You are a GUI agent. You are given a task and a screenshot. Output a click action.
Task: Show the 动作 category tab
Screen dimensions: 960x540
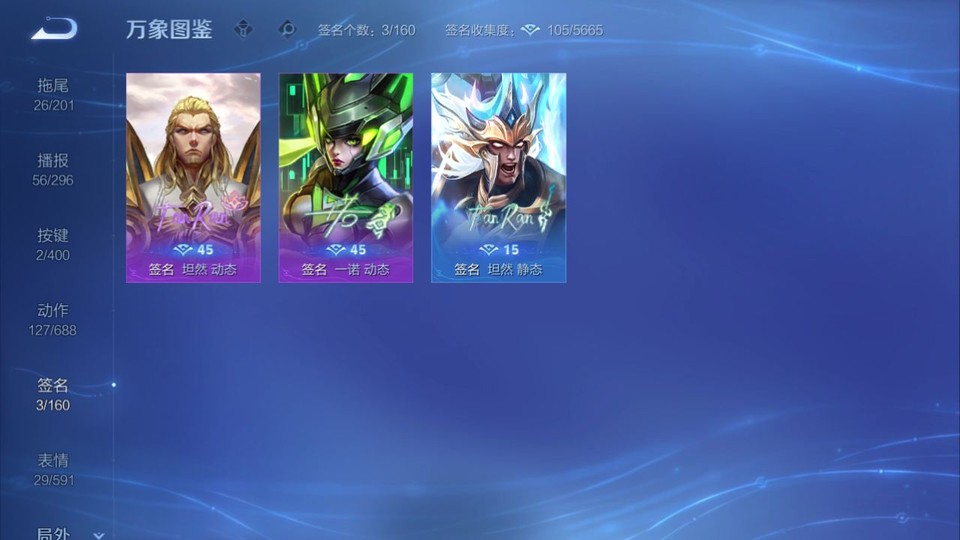coord(54,319)
